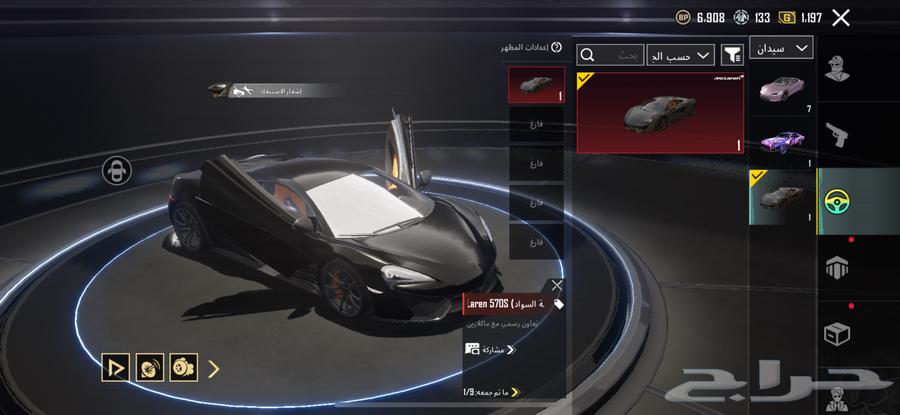Close the McLaren 570S info popup
The width and height of the screenshot is (900, 415).
(x=557, y=286)
